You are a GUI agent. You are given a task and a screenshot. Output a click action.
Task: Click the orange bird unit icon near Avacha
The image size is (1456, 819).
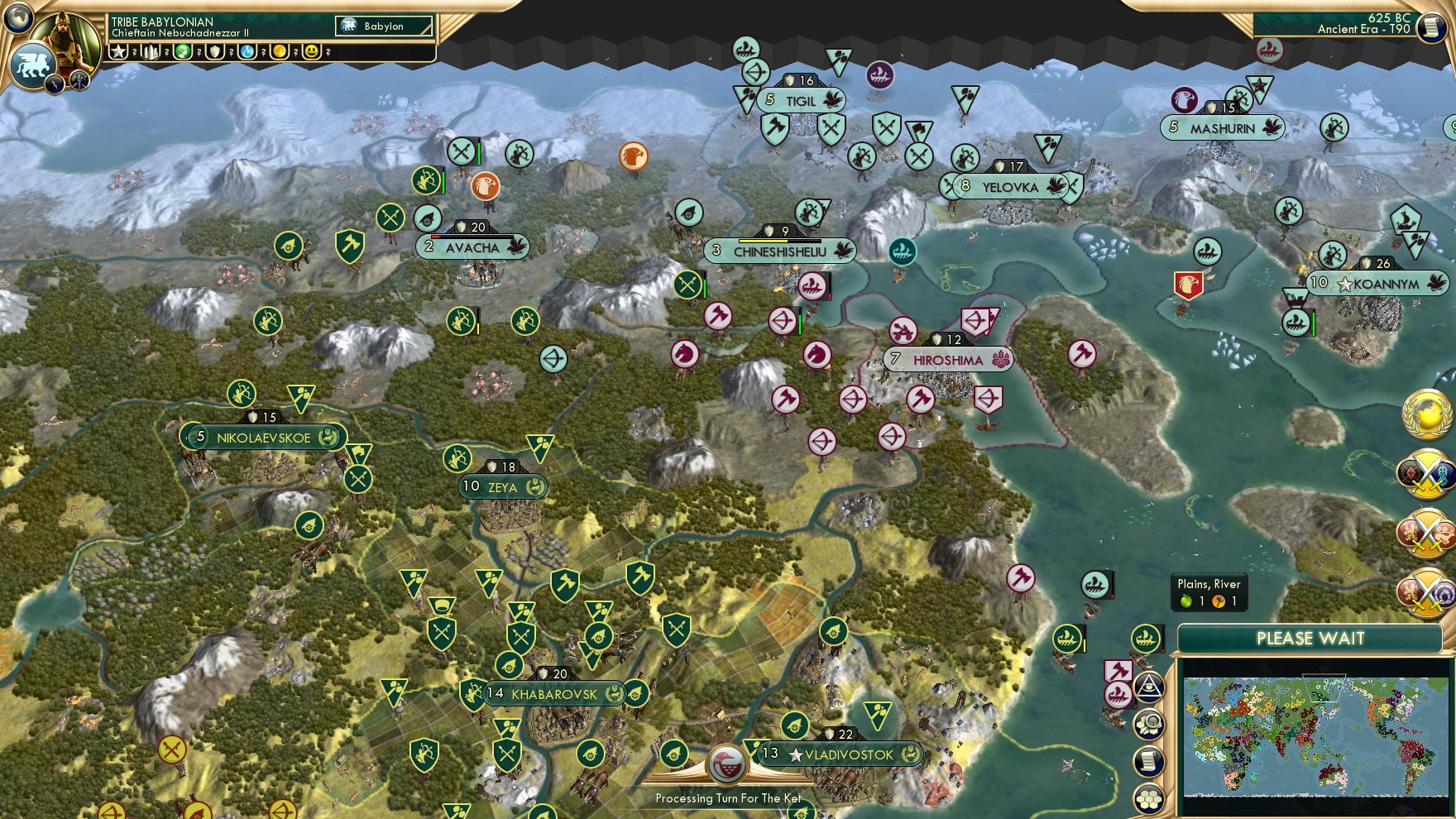point(484,187)
